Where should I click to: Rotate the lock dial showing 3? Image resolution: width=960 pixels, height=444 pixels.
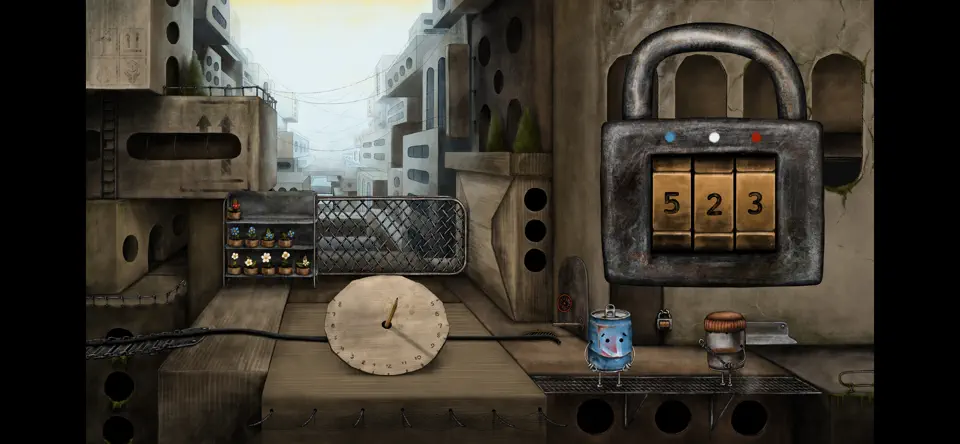756,203
